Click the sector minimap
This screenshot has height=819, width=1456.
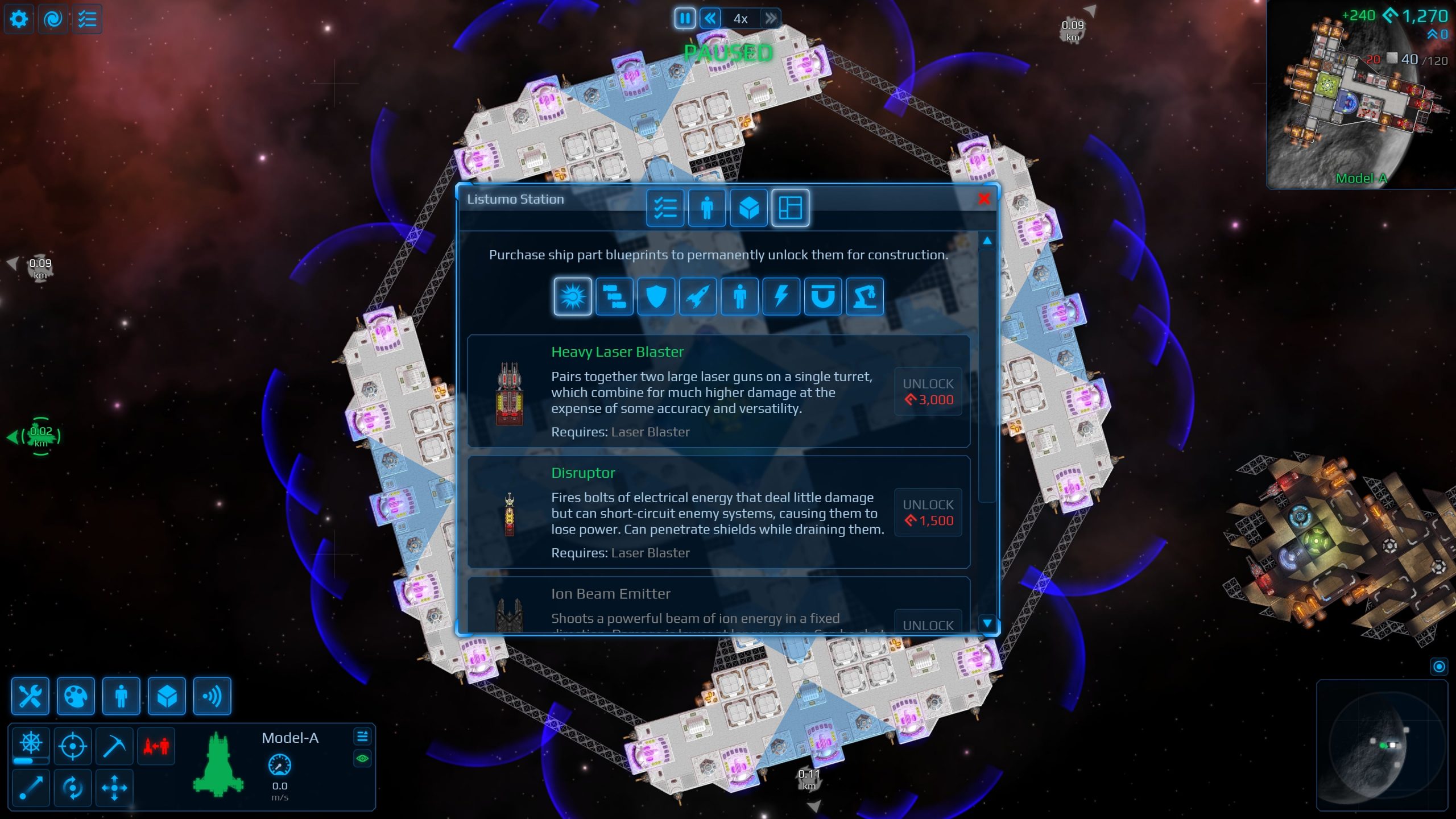pyautogui.click(x=1382, y=745)
